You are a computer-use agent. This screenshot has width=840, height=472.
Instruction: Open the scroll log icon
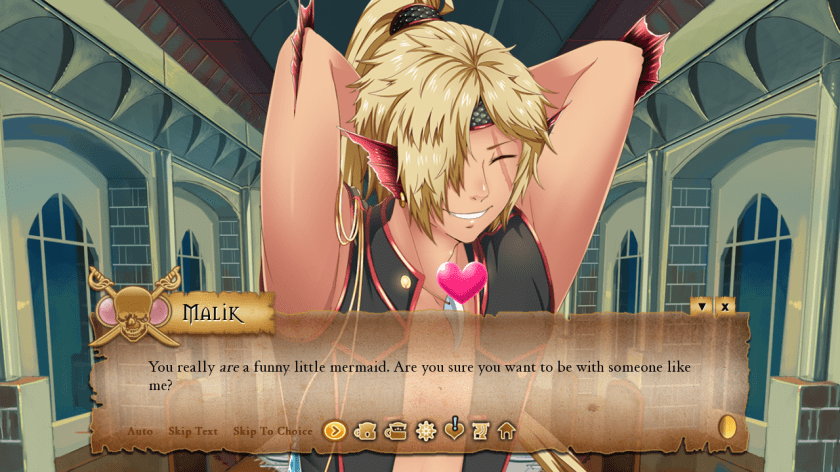point(480,431)
